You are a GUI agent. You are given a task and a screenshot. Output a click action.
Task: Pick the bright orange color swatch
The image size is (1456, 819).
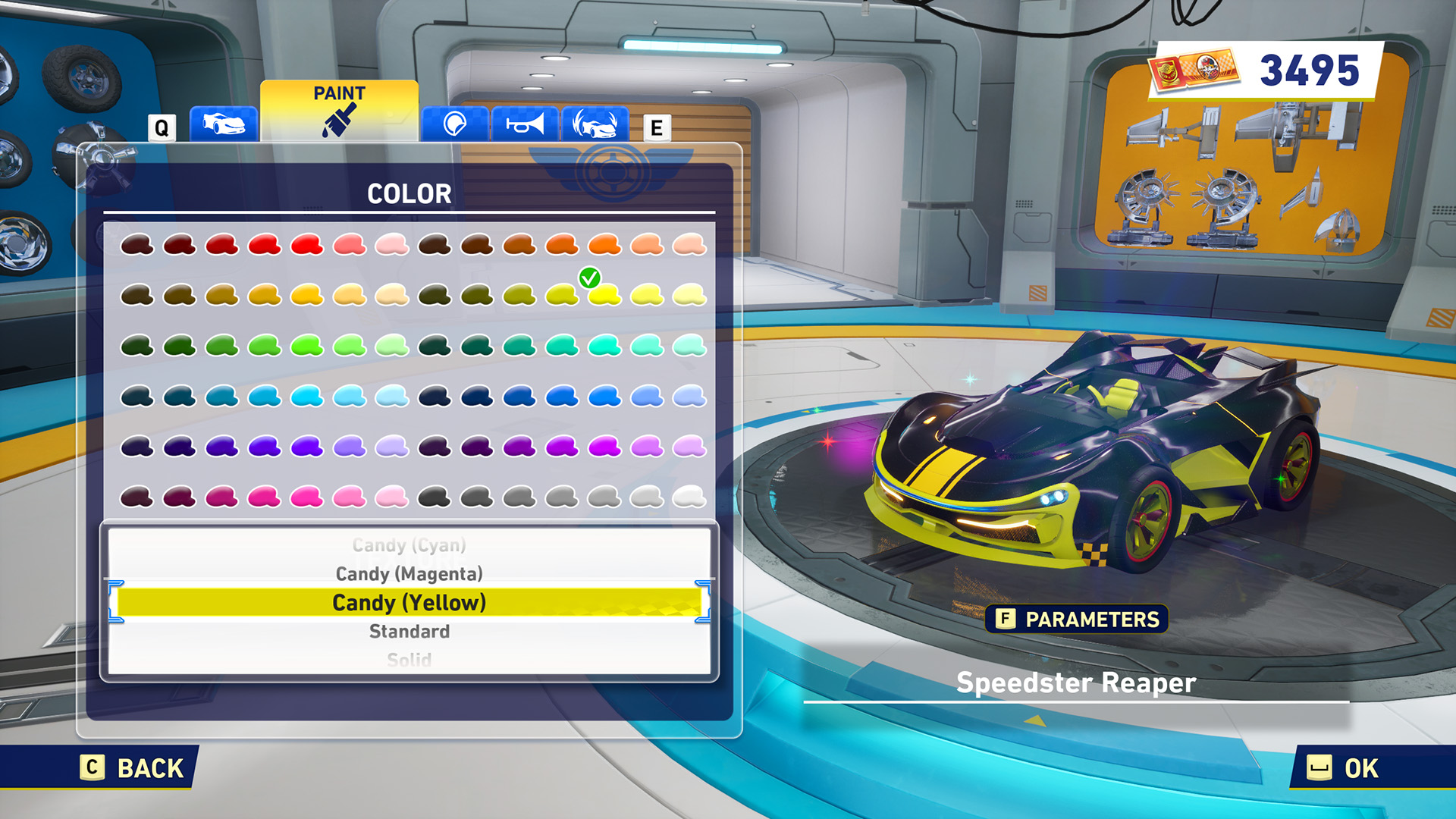pos(604,245)
